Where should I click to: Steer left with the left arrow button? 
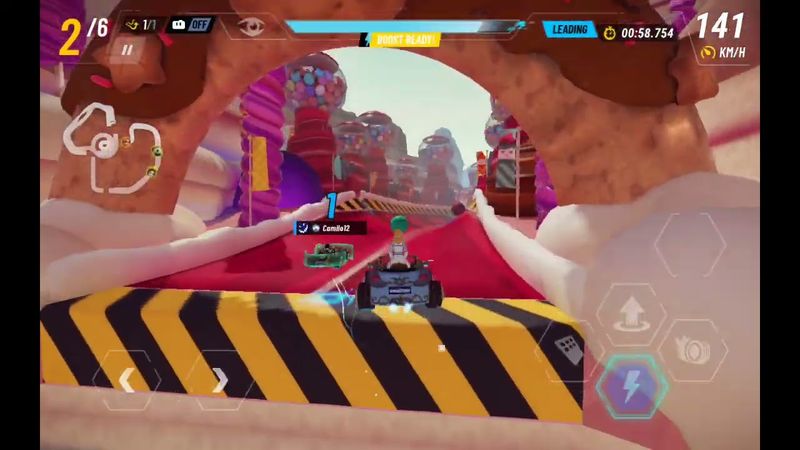click(x=127, y=380)
